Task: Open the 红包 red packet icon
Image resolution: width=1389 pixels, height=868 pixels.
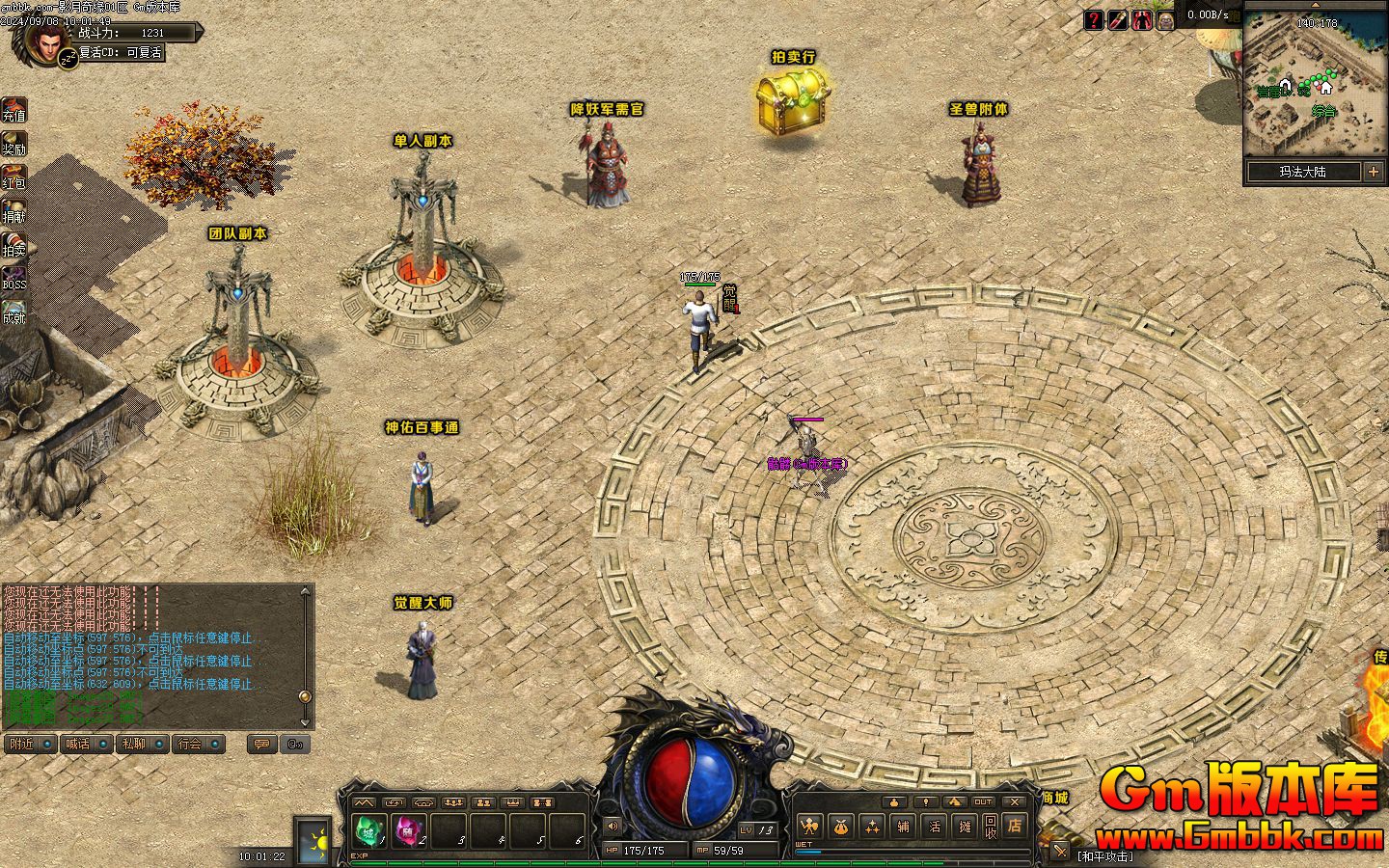Action: pyautogui.click(x=14, y=176)
